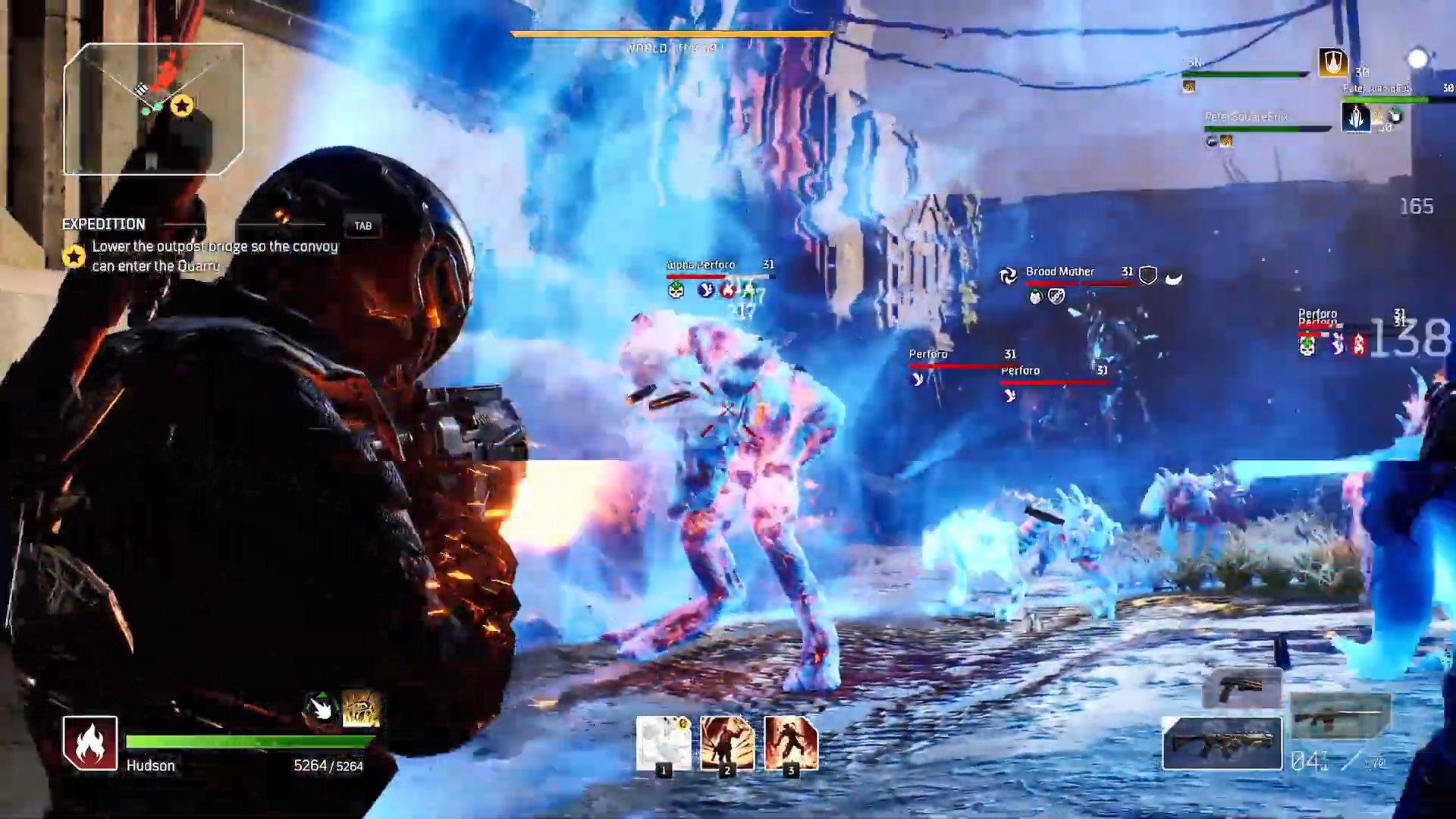Select the yellow buff icon above health bar

pyautogui.click(x=361, y=708)
